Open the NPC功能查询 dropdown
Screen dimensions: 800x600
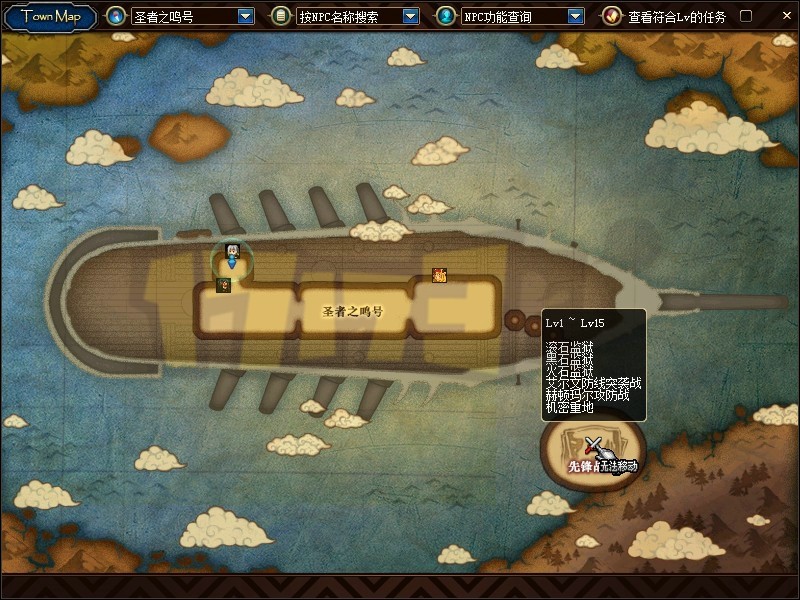[x=575, y=17]
